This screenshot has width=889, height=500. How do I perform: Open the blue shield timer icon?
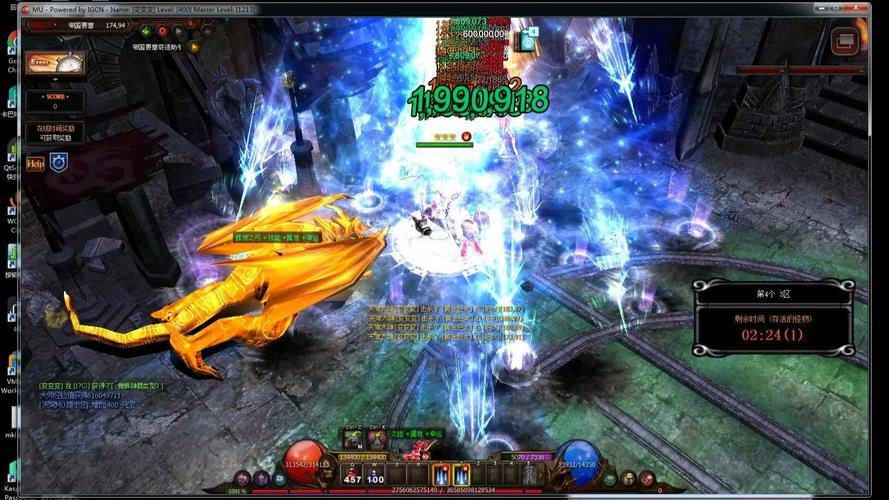pos(59,162)
